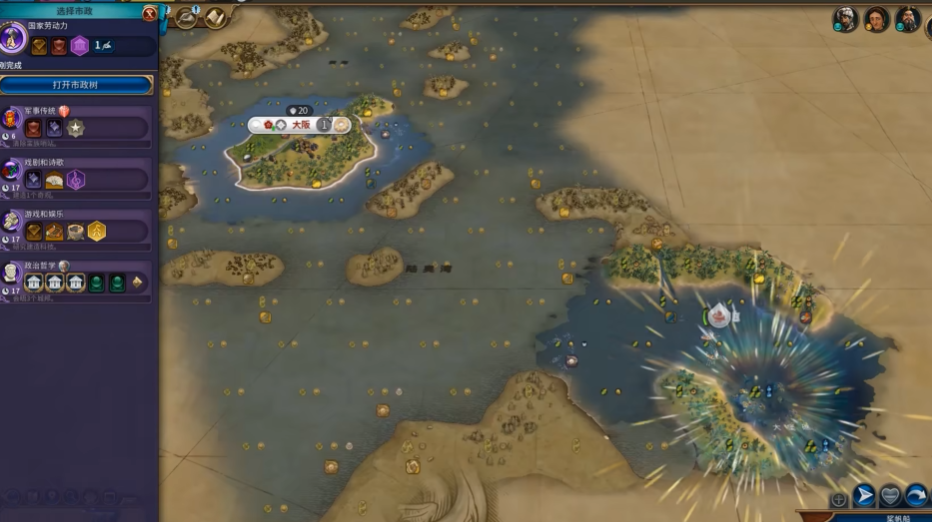
Task: Open the quill-and-scroll button in top bar
Action: click(x=187, y=17)
